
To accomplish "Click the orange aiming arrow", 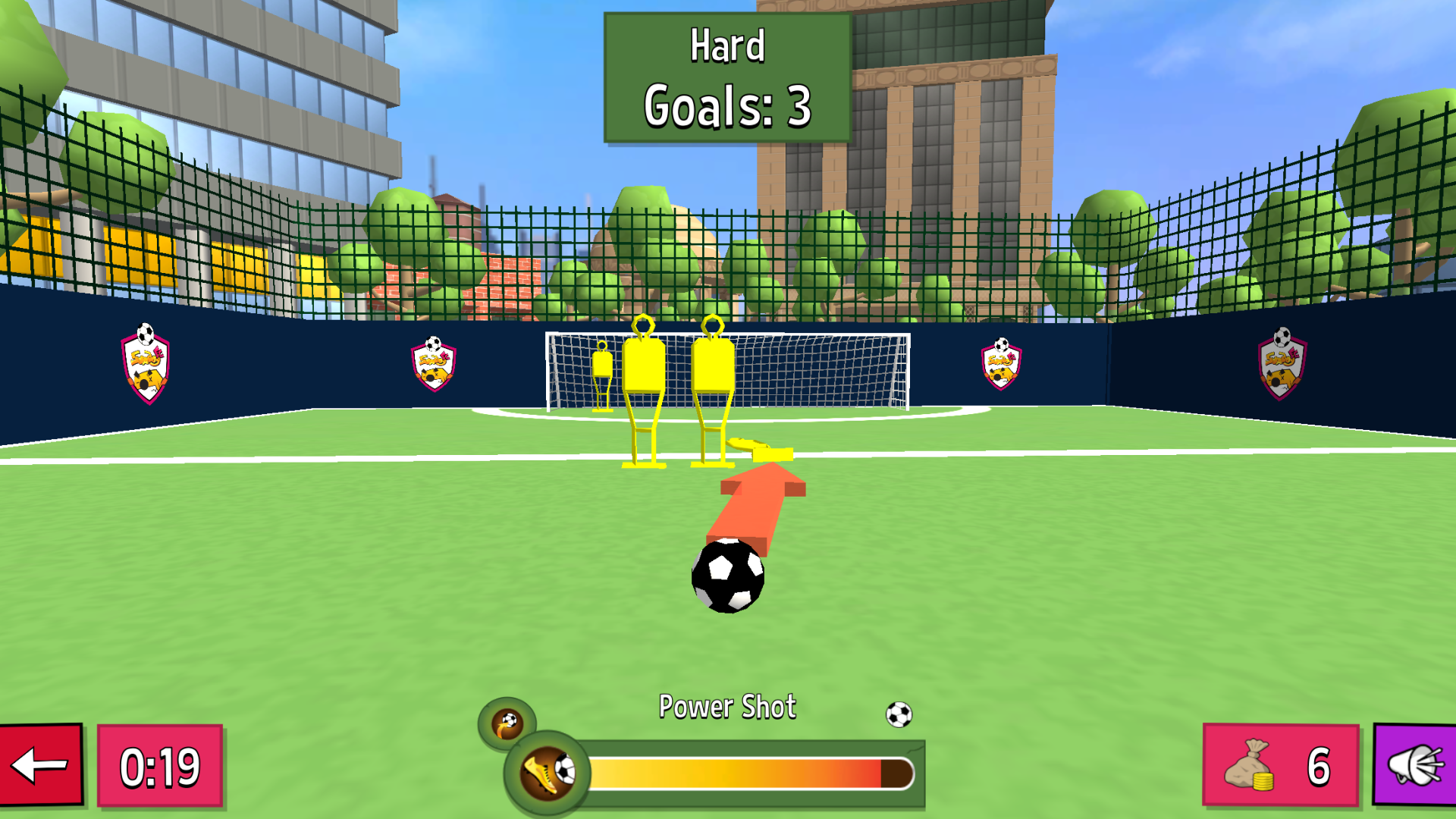I will [758, 504].
